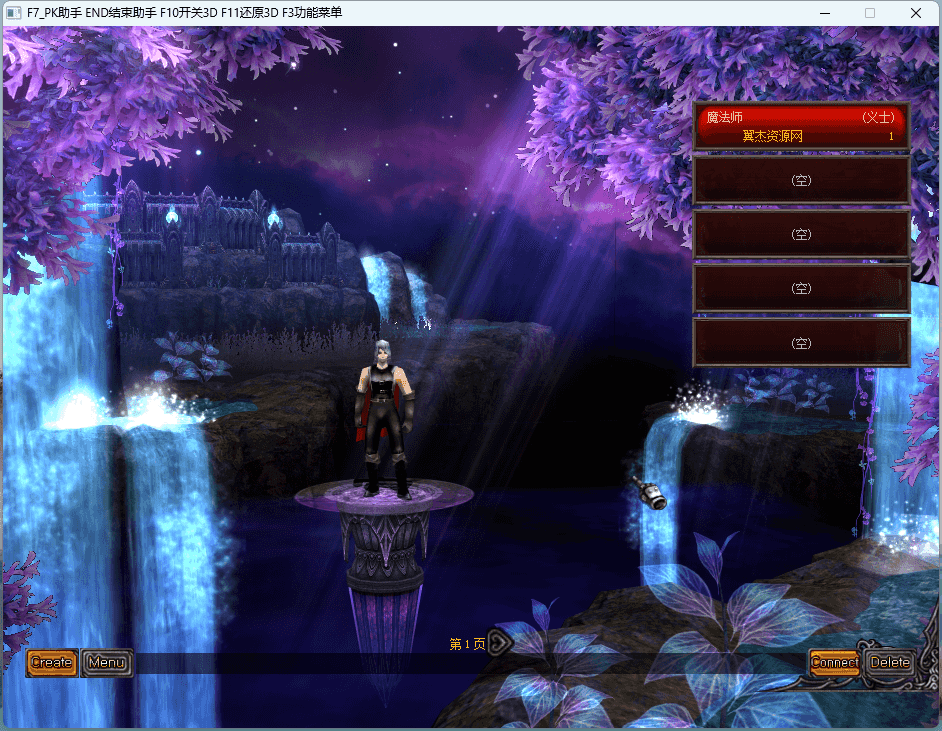Click the Create character button
Screen dimensions: 942x731
(x=52, y=662)
